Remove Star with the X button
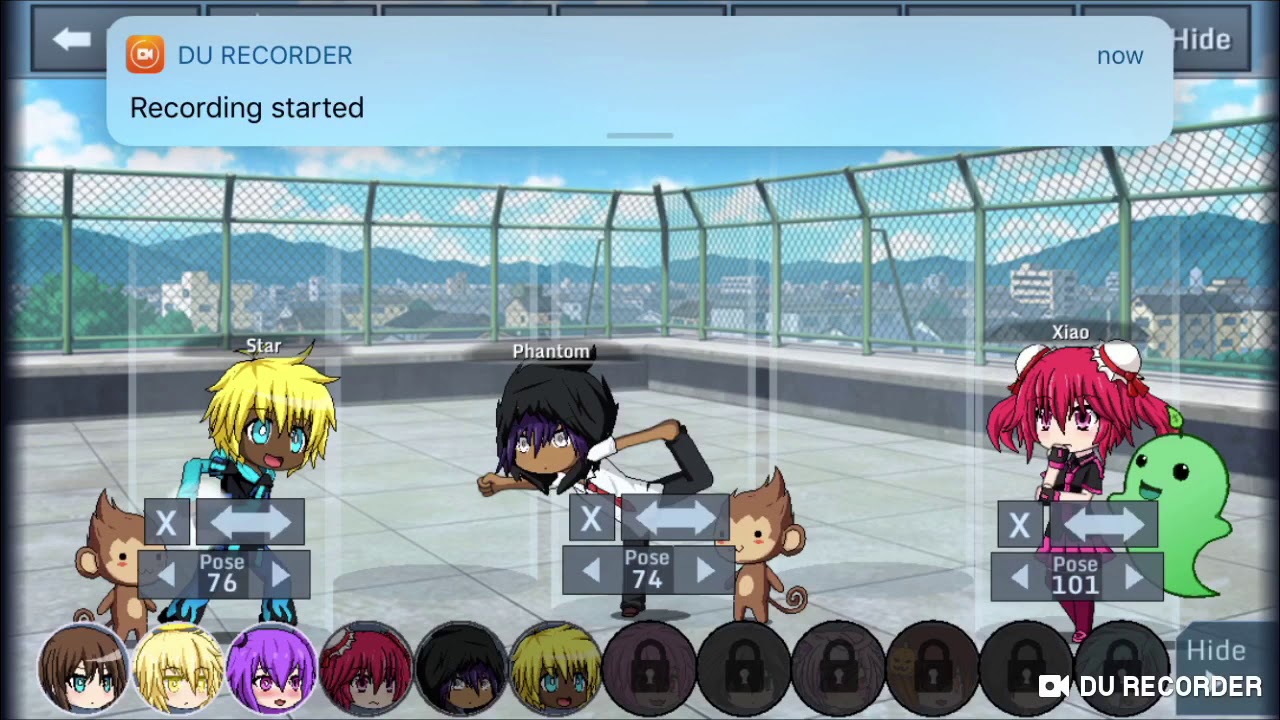 [167, 523]
